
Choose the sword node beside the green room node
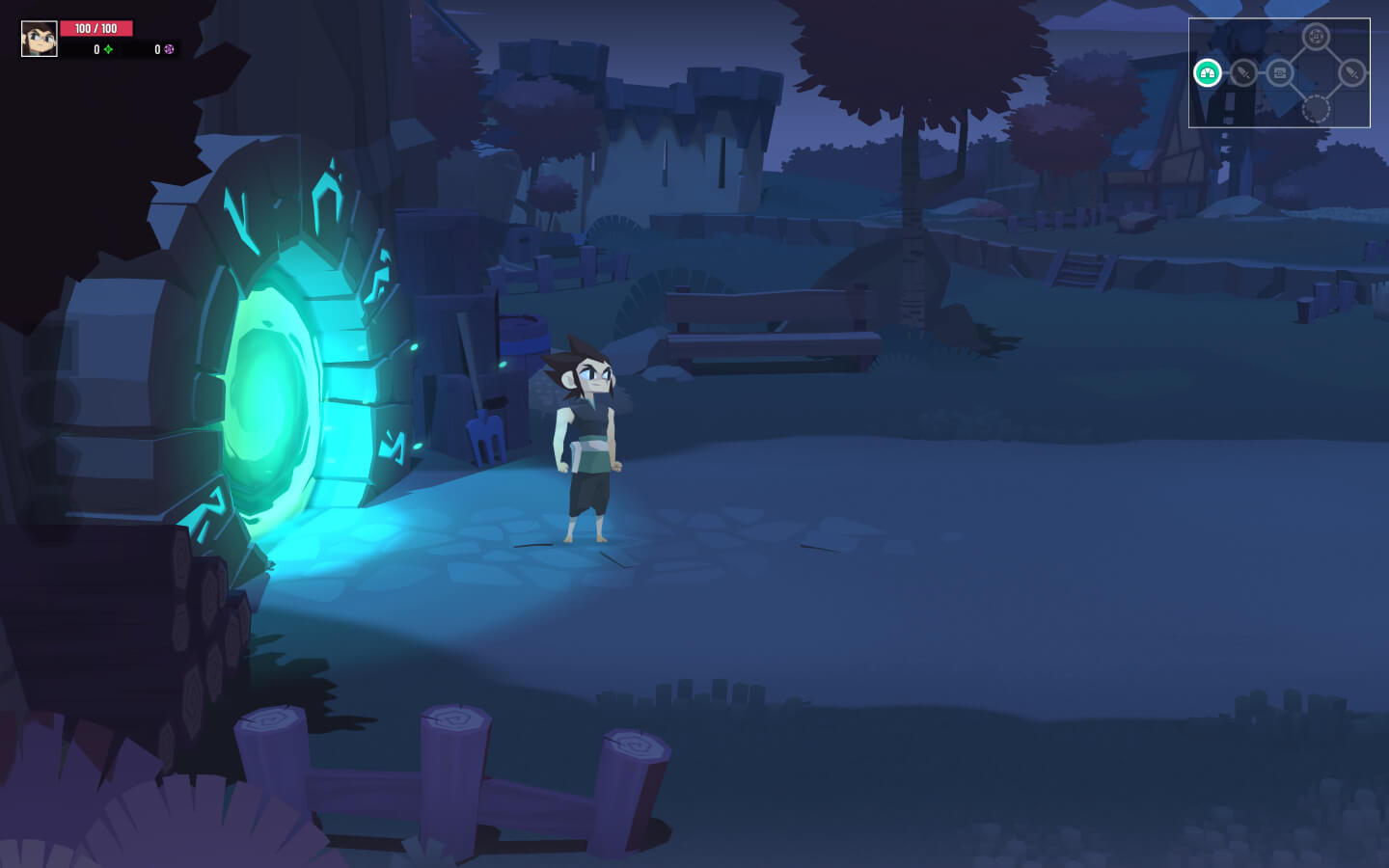coord(1243,72)
